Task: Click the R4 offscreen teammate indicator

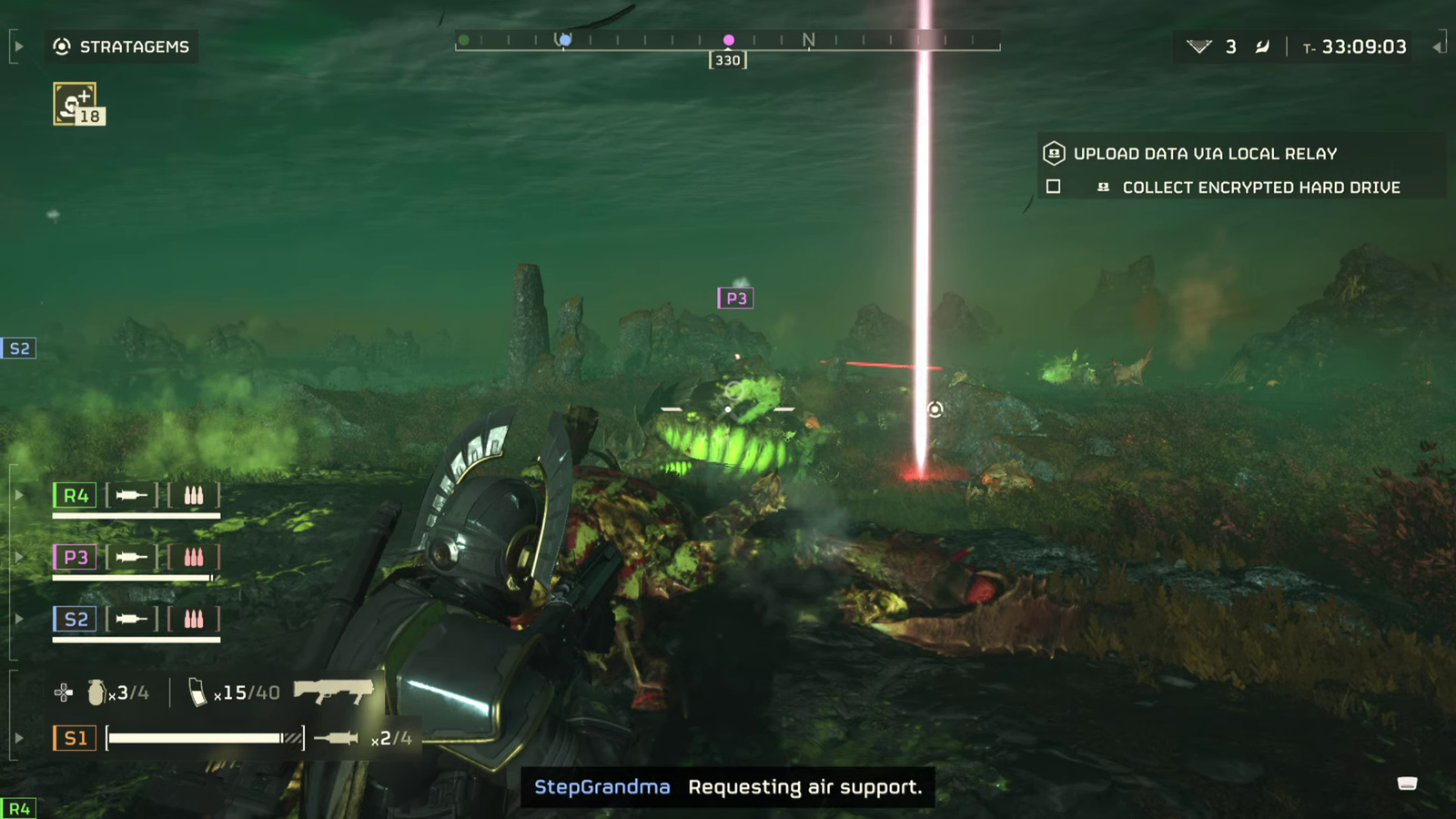Action: click(18, 809)
